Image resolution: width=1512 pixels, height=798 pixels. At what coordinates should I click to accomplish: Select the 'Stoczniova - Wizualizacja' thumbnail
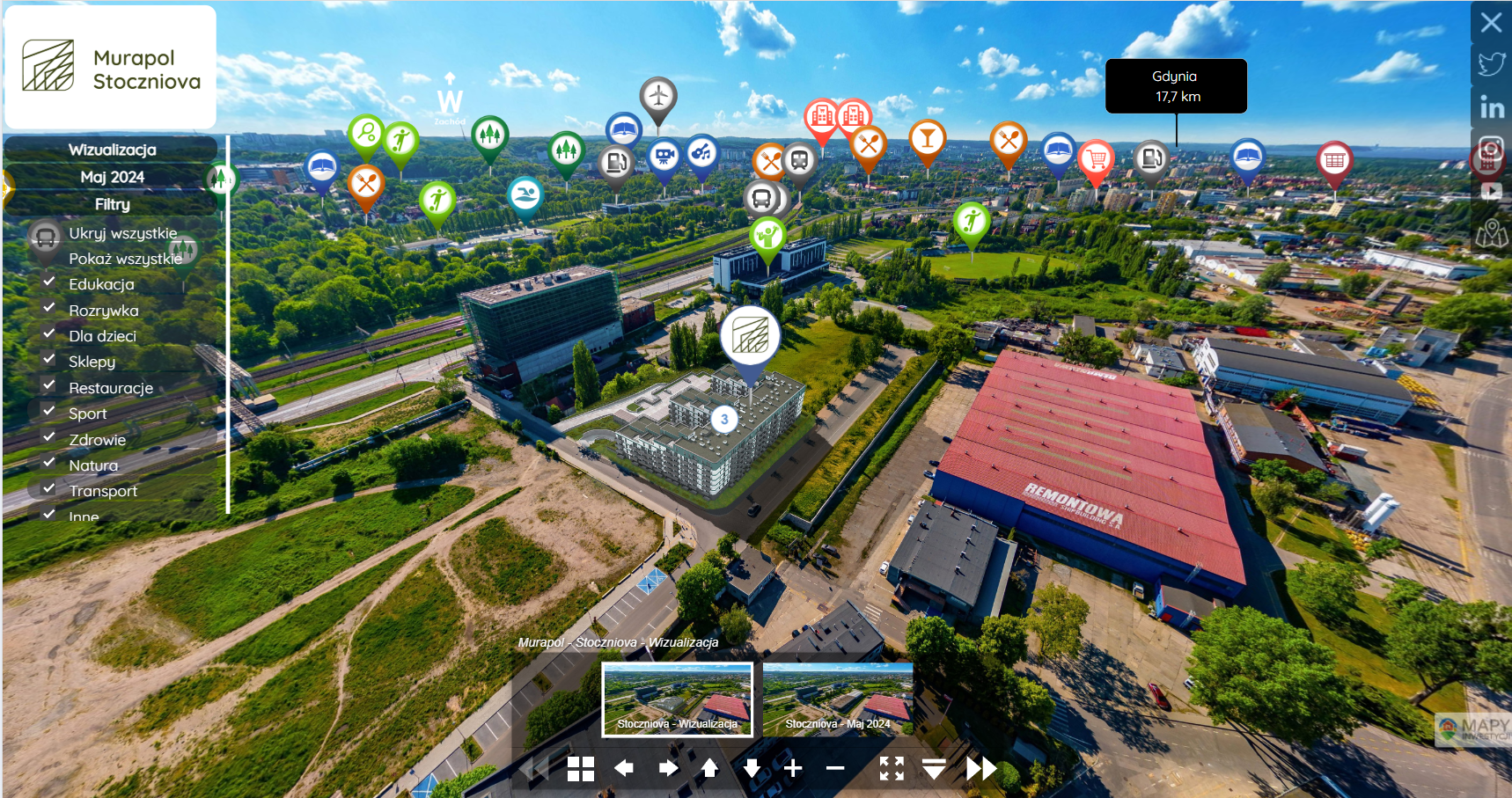(677, 699)
